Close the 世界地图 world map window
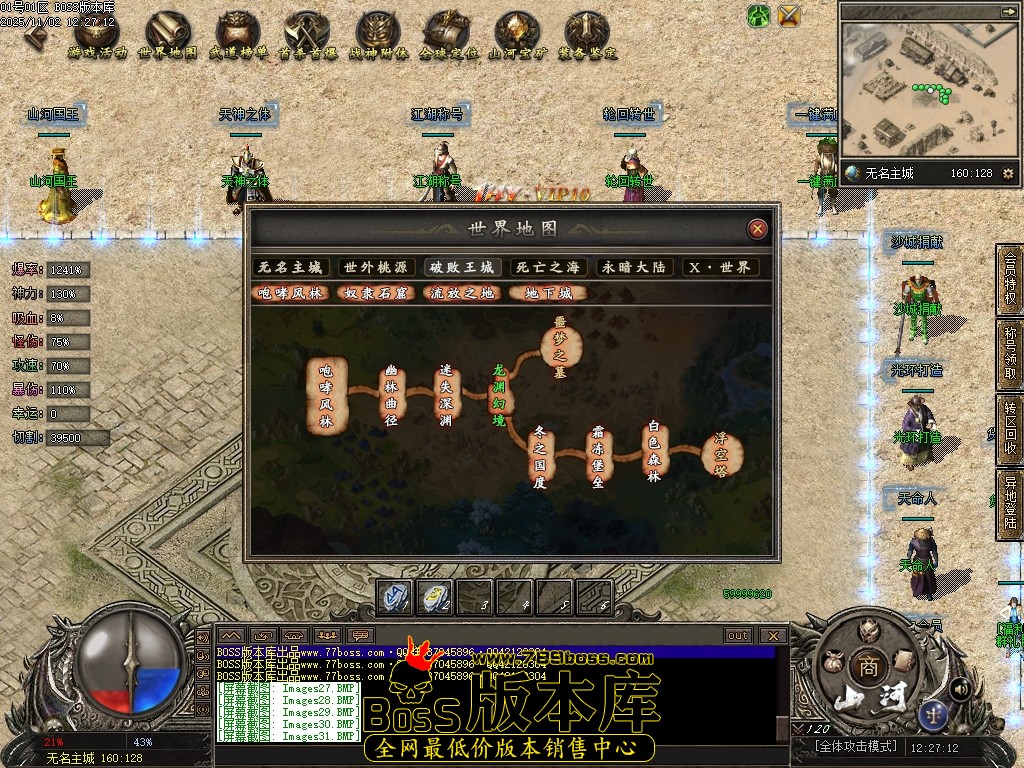This screenshot has width=1024, height=768. click(758, 229)
